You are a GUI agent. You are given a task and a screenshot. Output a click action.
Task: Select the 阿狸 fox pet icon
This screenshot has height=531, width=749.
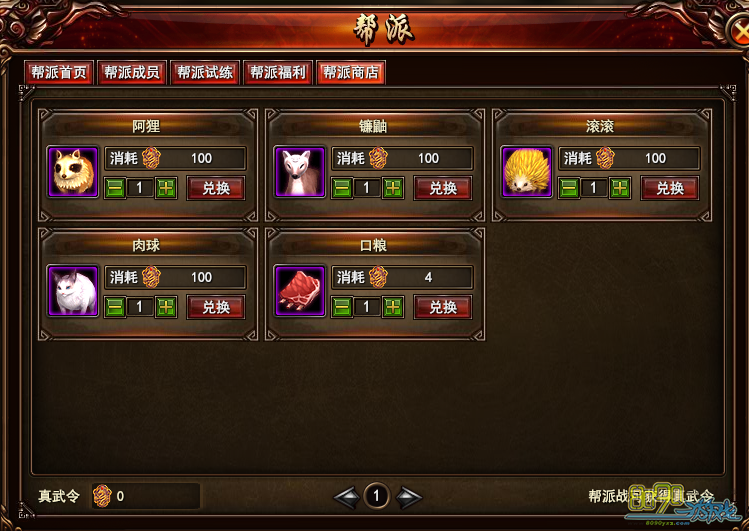73,172
